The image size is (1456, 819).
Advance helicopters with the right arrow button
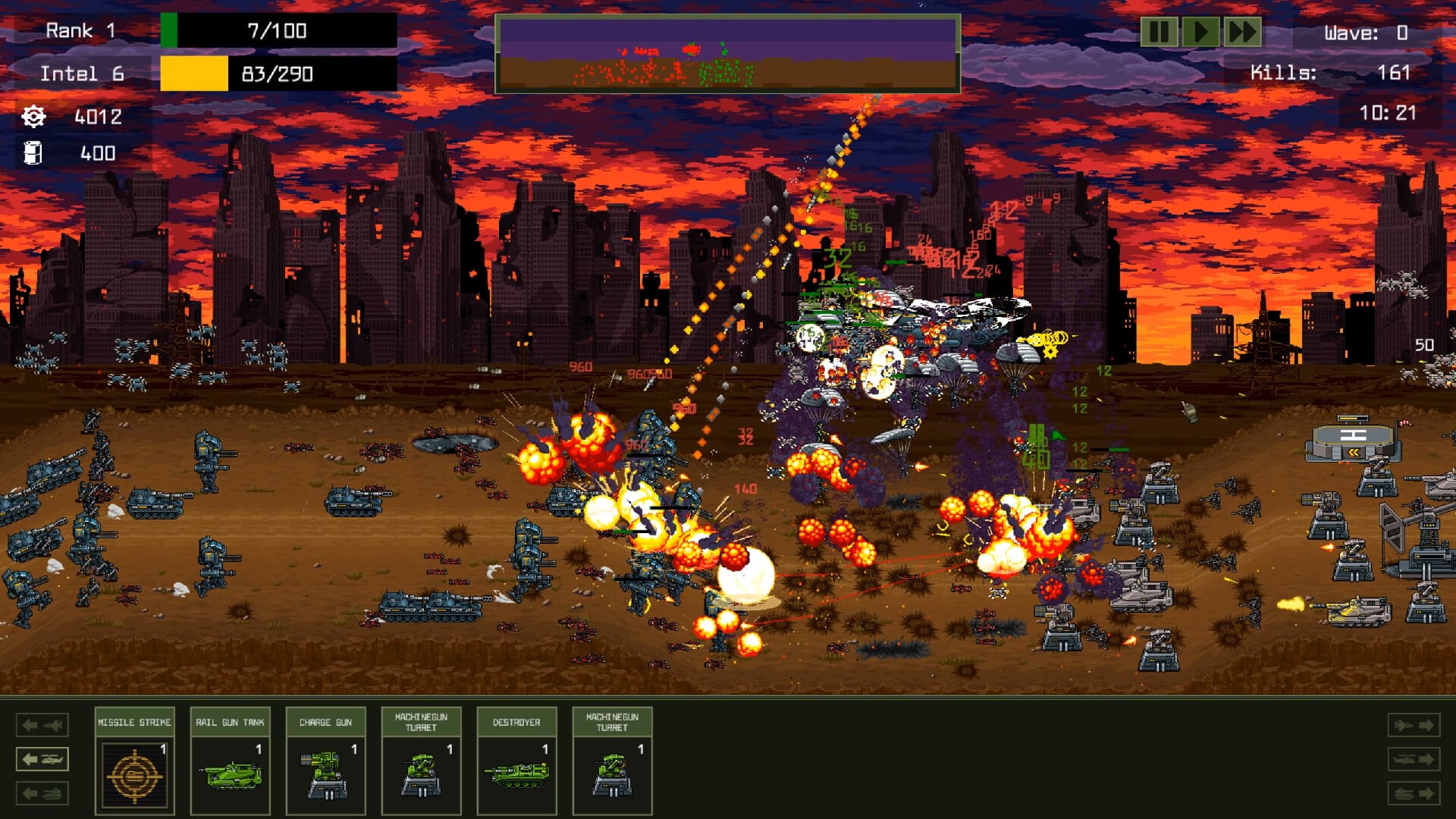[1415, 758]
